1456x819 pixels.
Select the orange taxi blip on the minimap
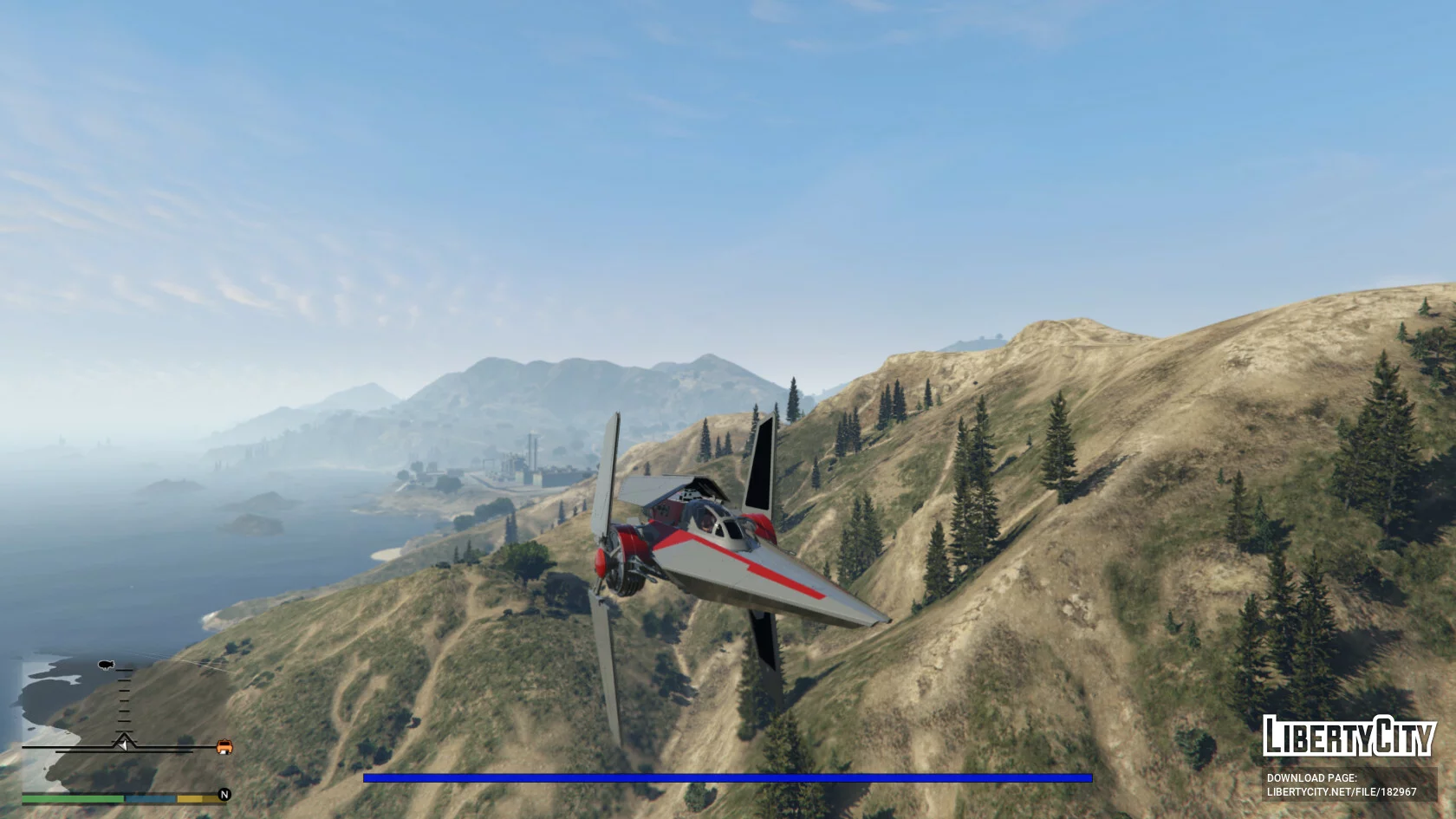tap(224, 746)
